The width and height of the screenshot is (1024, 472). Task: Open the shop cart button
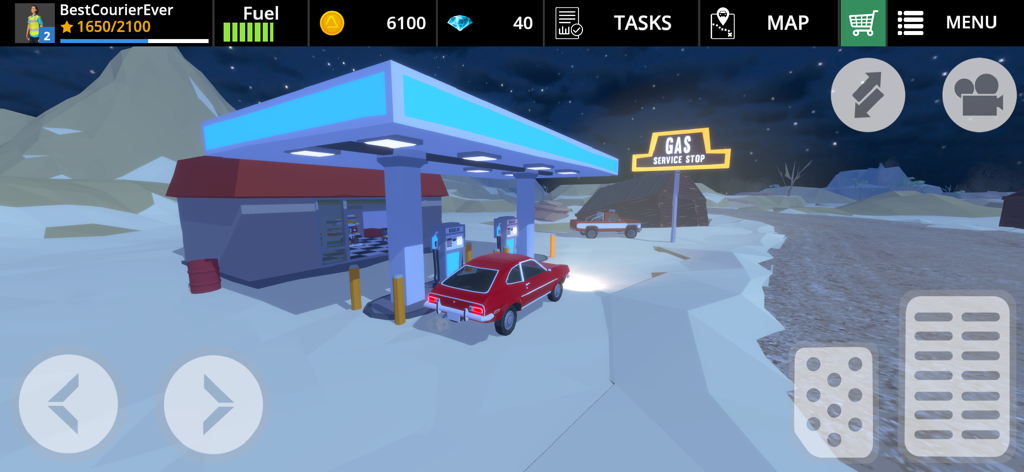(863, 23)
